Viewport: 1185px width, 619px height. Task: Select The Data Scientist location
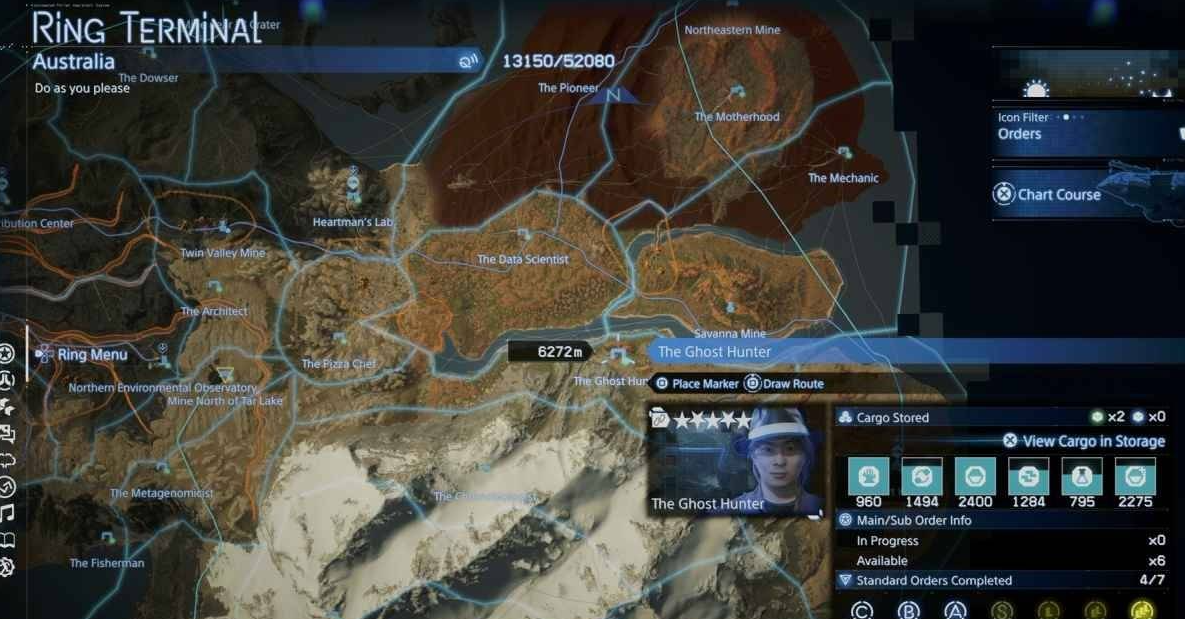523,259
